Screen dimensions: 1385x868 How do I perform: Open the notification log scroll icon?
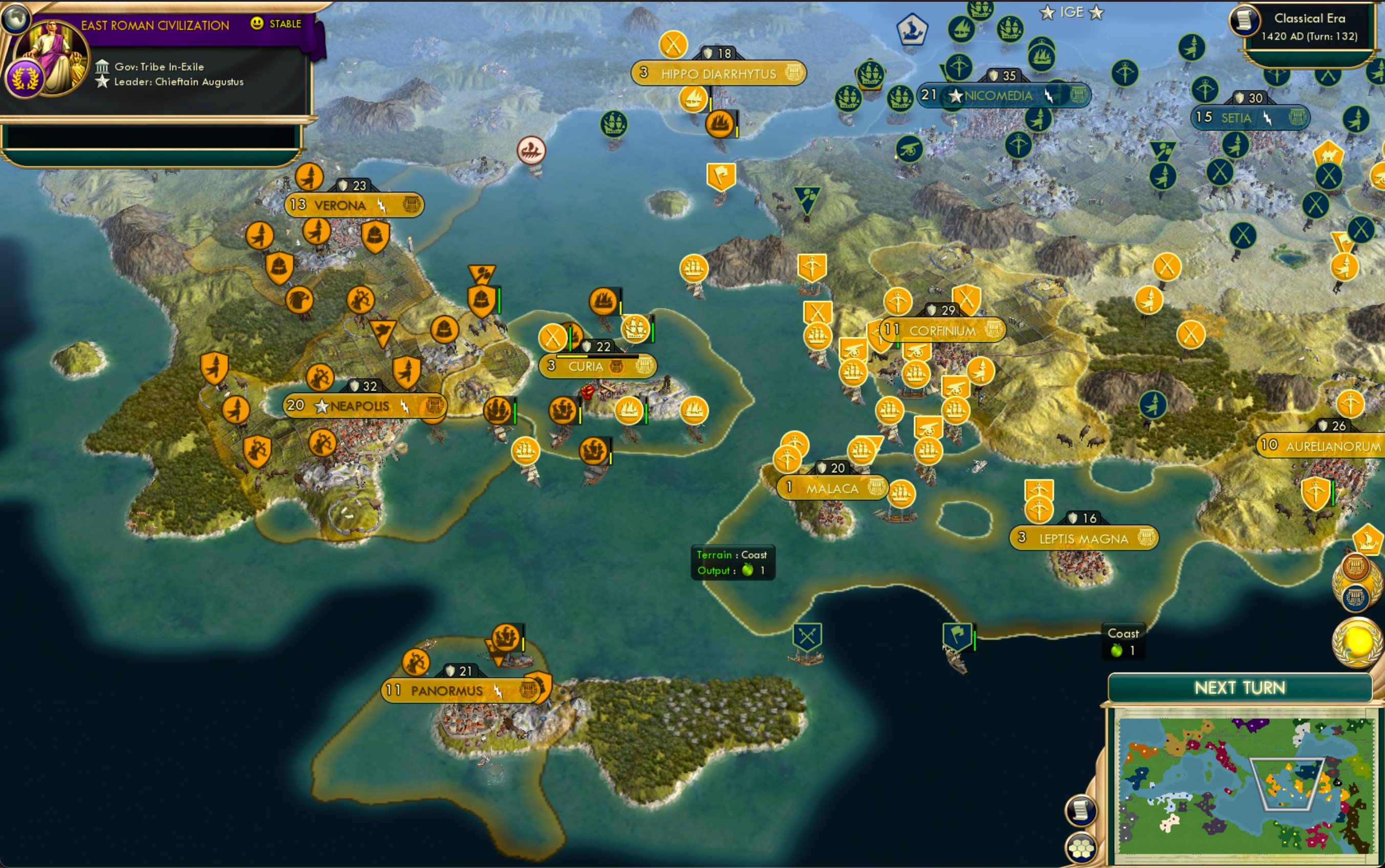click(x=1081, y=810)
